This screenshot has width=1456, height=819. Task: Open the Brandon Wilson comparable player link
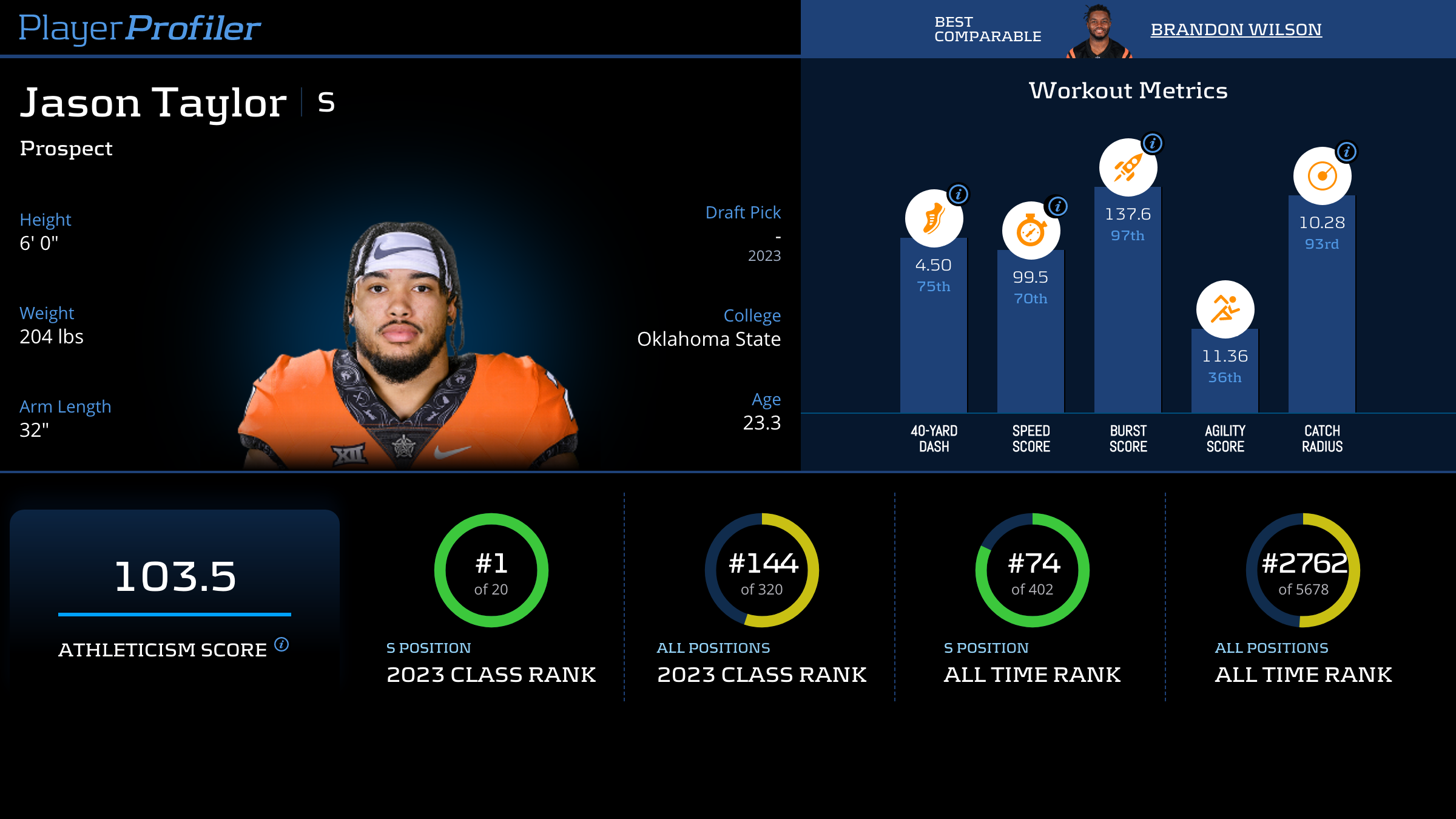(x=1236, y=29)
